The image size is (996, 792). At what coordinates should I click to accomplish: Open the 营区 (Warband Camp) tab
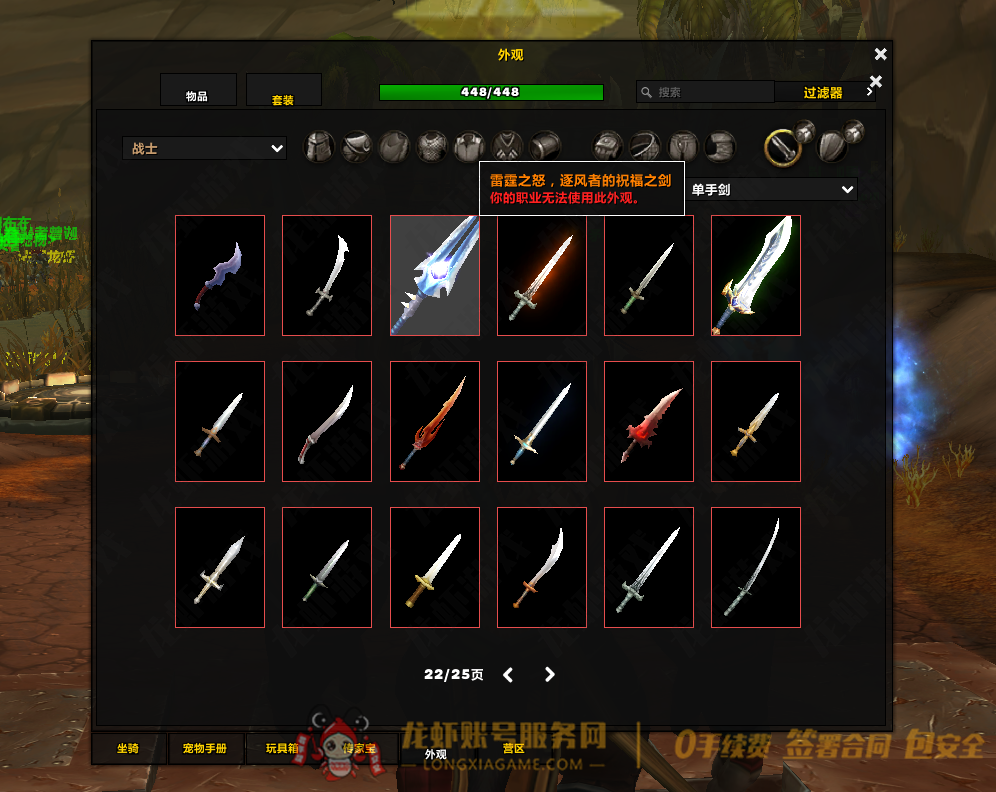[514, 749]
